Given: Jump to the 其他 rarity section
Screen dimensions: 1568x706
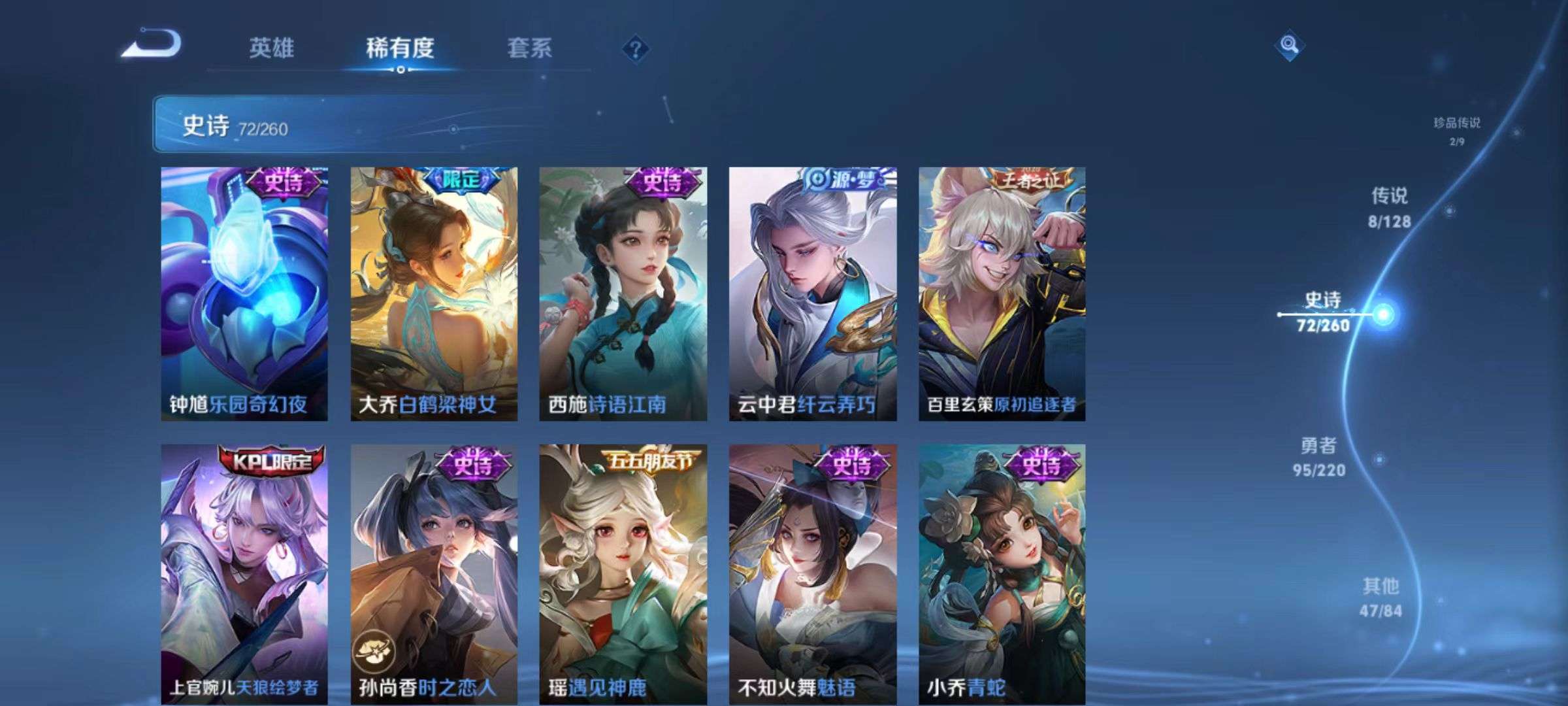Looking at the screenshot, I should click(1380, 597).
